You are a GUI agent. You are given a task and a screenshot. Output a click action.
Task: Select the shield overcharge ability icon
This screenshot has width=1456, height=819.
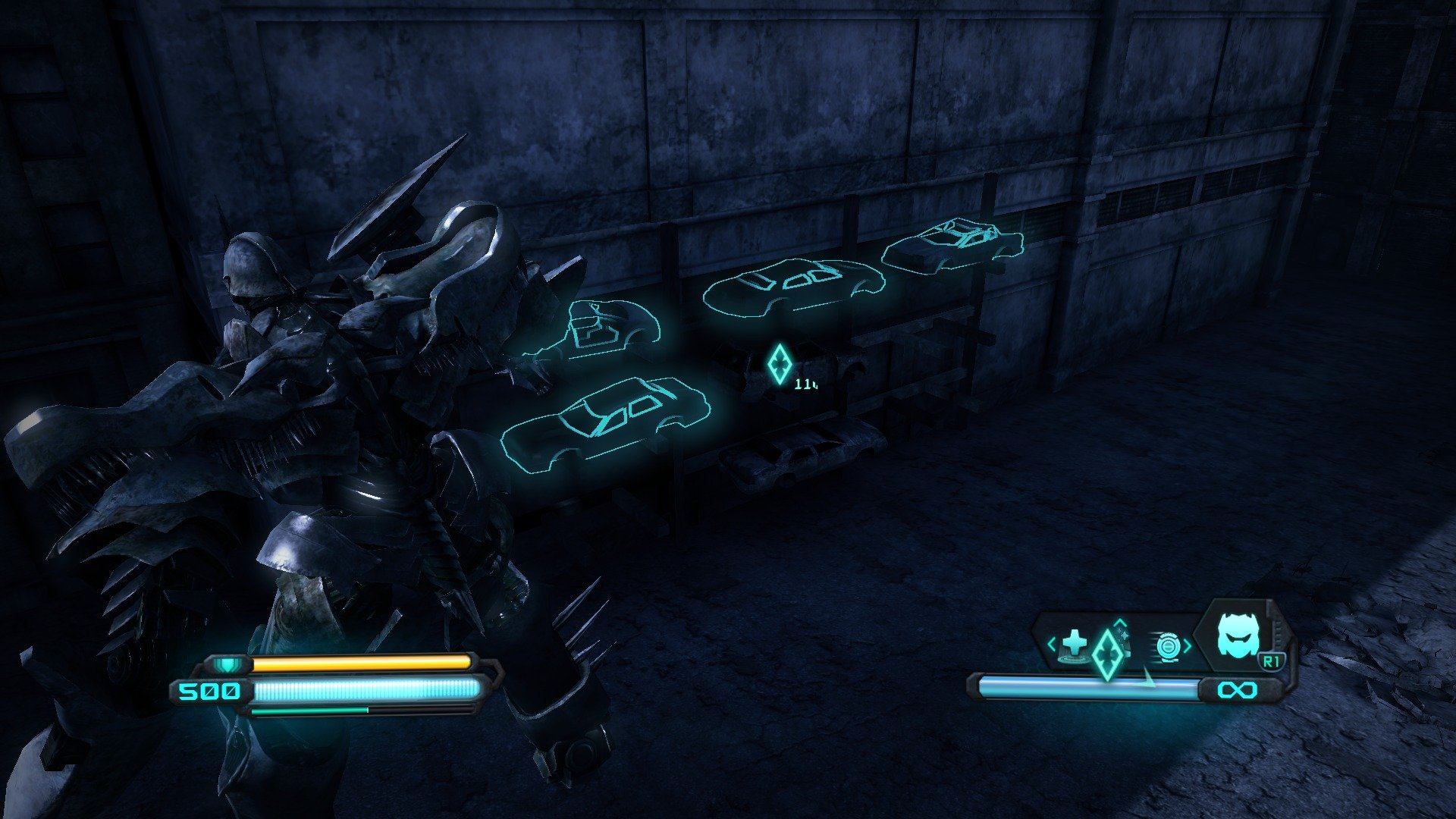tap(1168, 646)
